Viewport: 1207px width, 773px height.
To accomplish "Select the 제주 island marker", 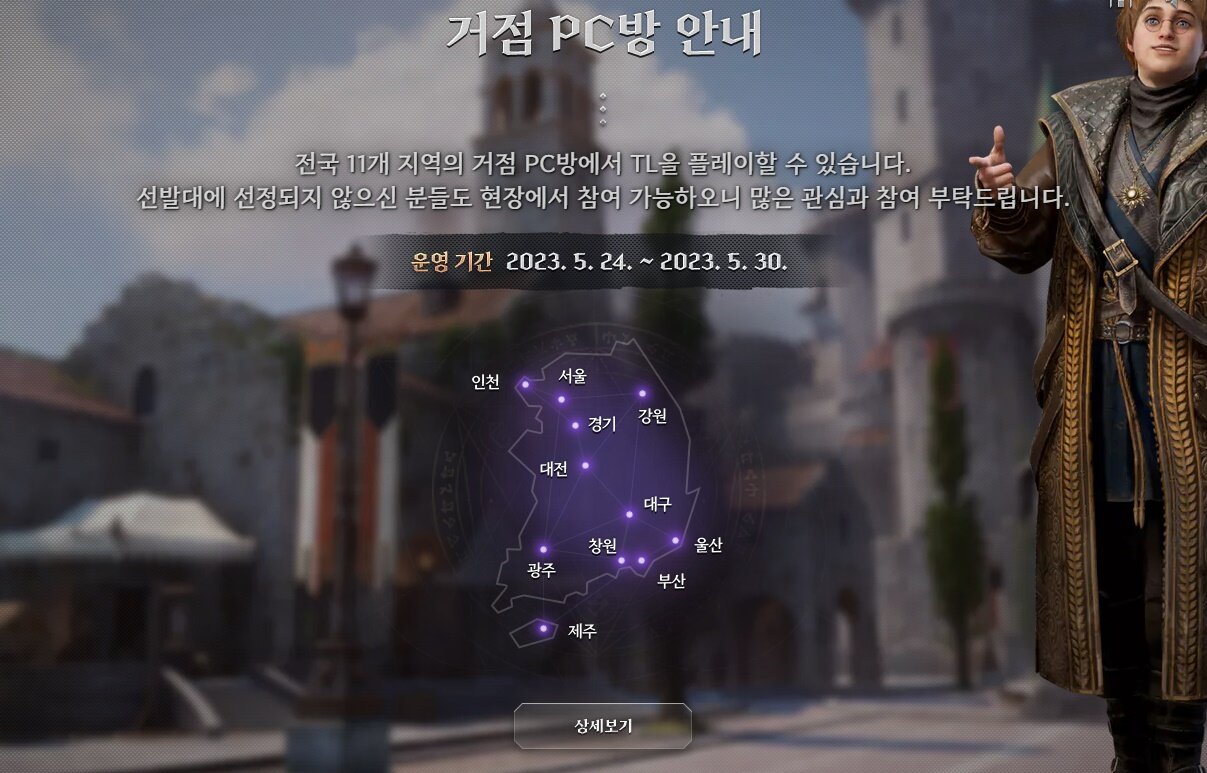I will pyautogui.click(x=543, y=628).
